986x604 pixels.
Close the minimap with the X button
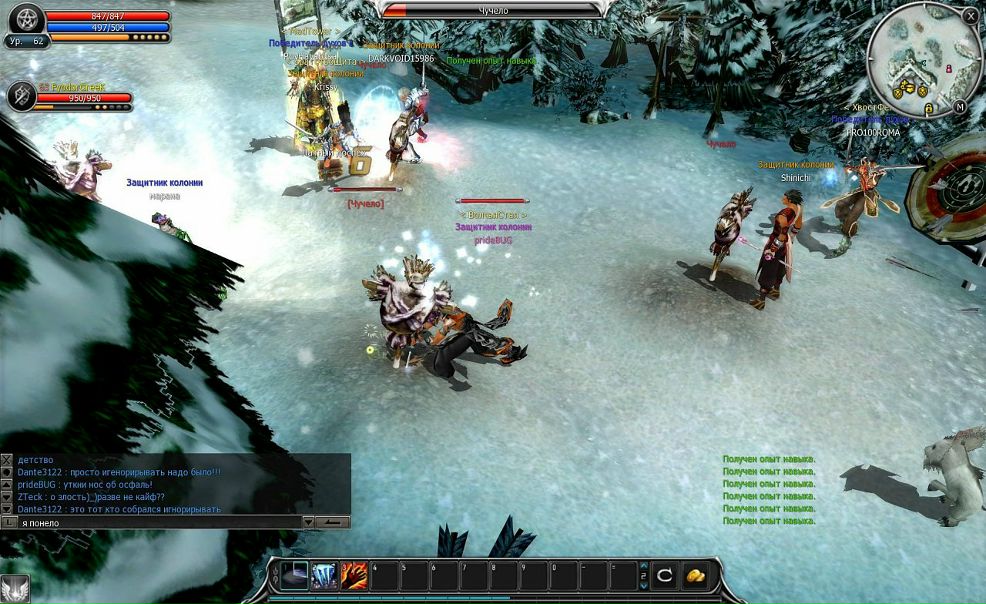(971, 16)
